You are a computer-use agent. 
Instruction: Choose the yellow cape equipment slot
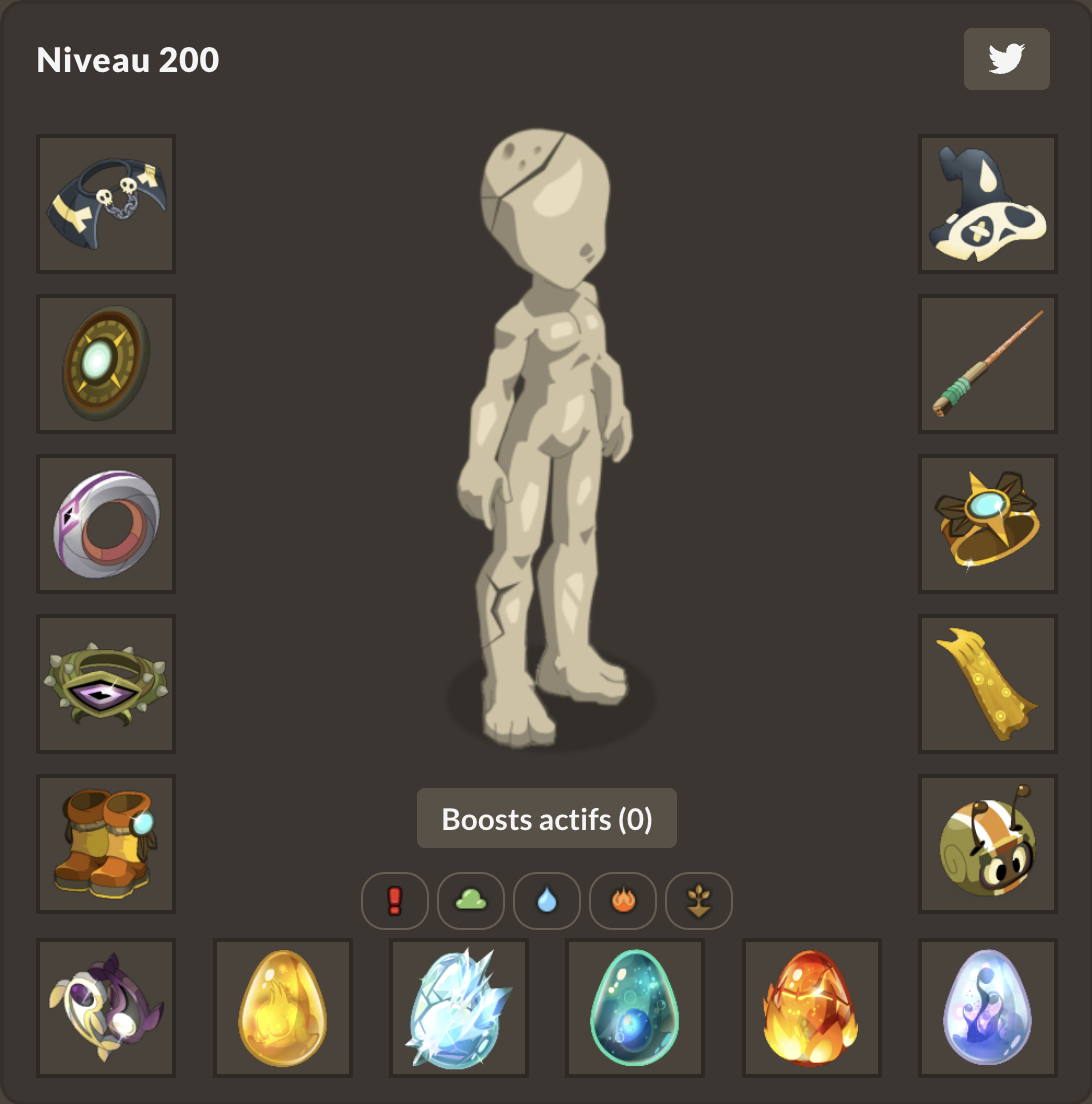pyautogui.click(x=988, y=684)
